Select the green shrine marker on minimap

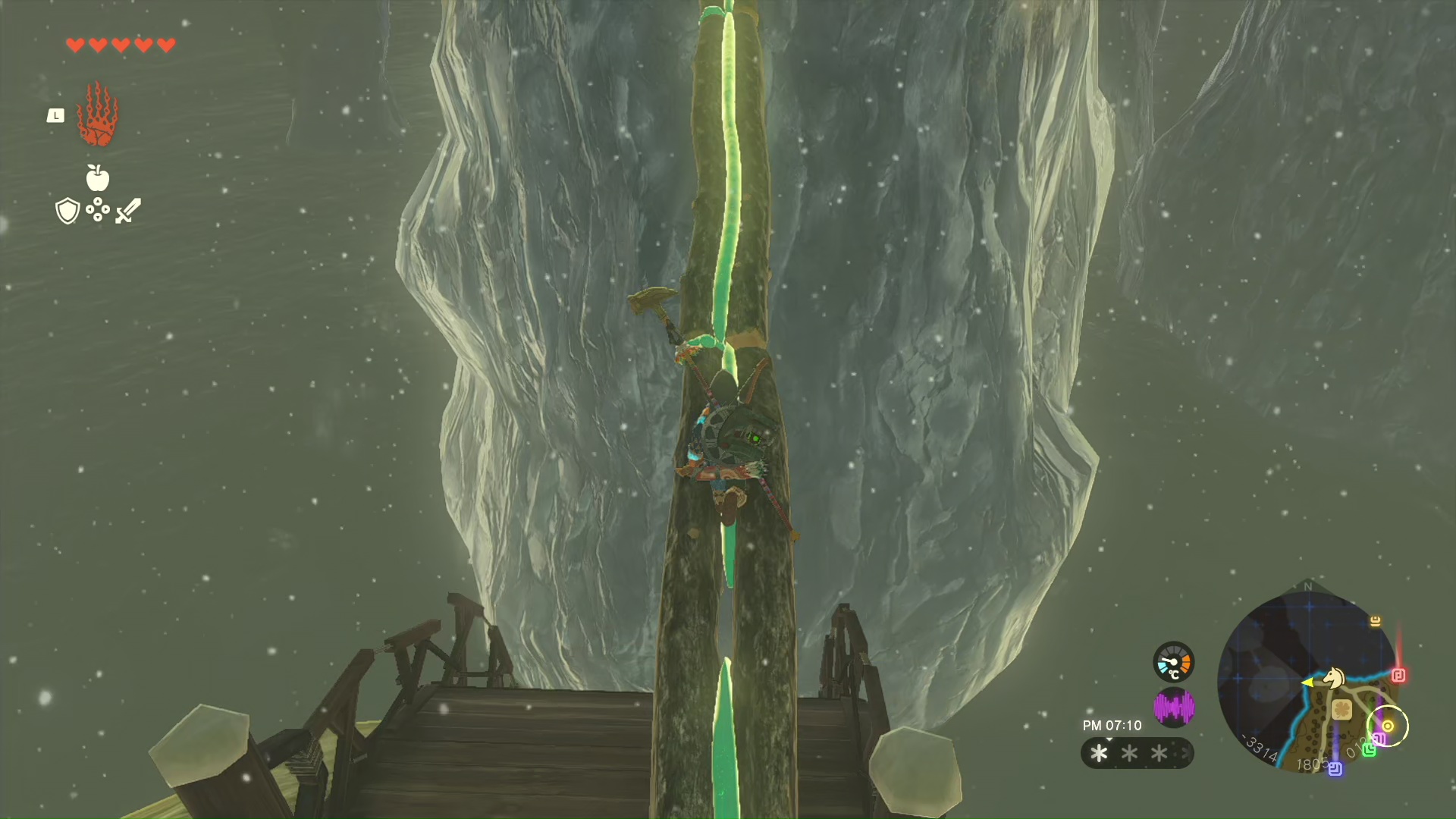[1369, 750]
